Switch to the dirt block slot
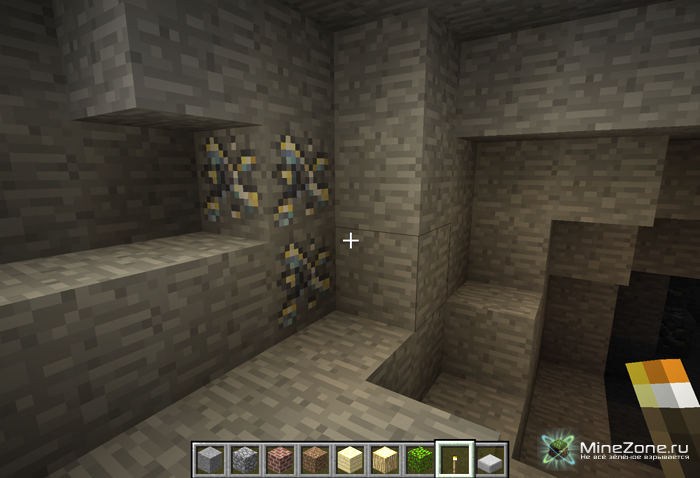 click(x=313, y=460)
